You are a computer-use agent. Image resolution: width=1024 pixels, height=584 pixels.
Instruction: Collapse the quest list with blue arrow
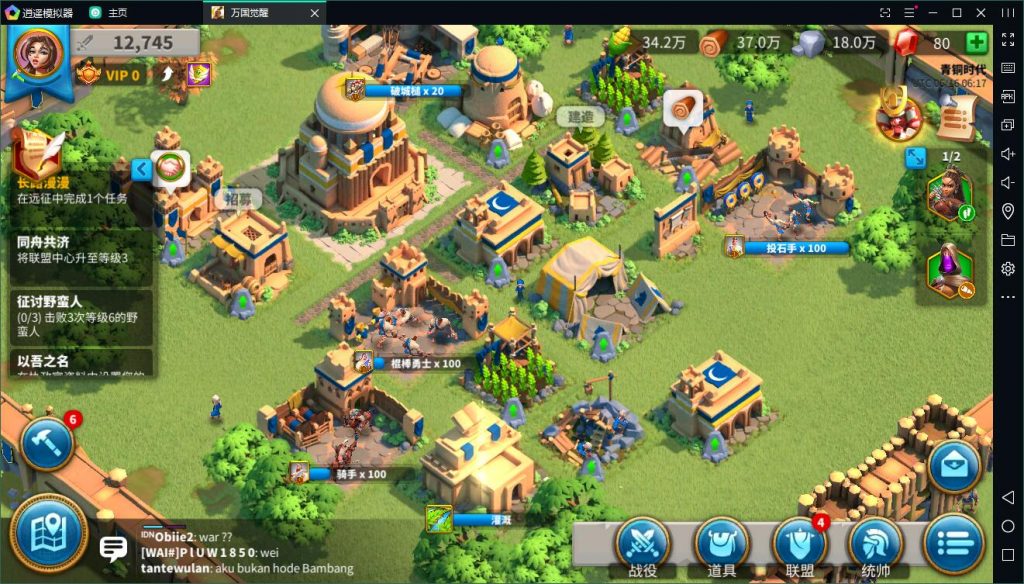click(142, 169)
